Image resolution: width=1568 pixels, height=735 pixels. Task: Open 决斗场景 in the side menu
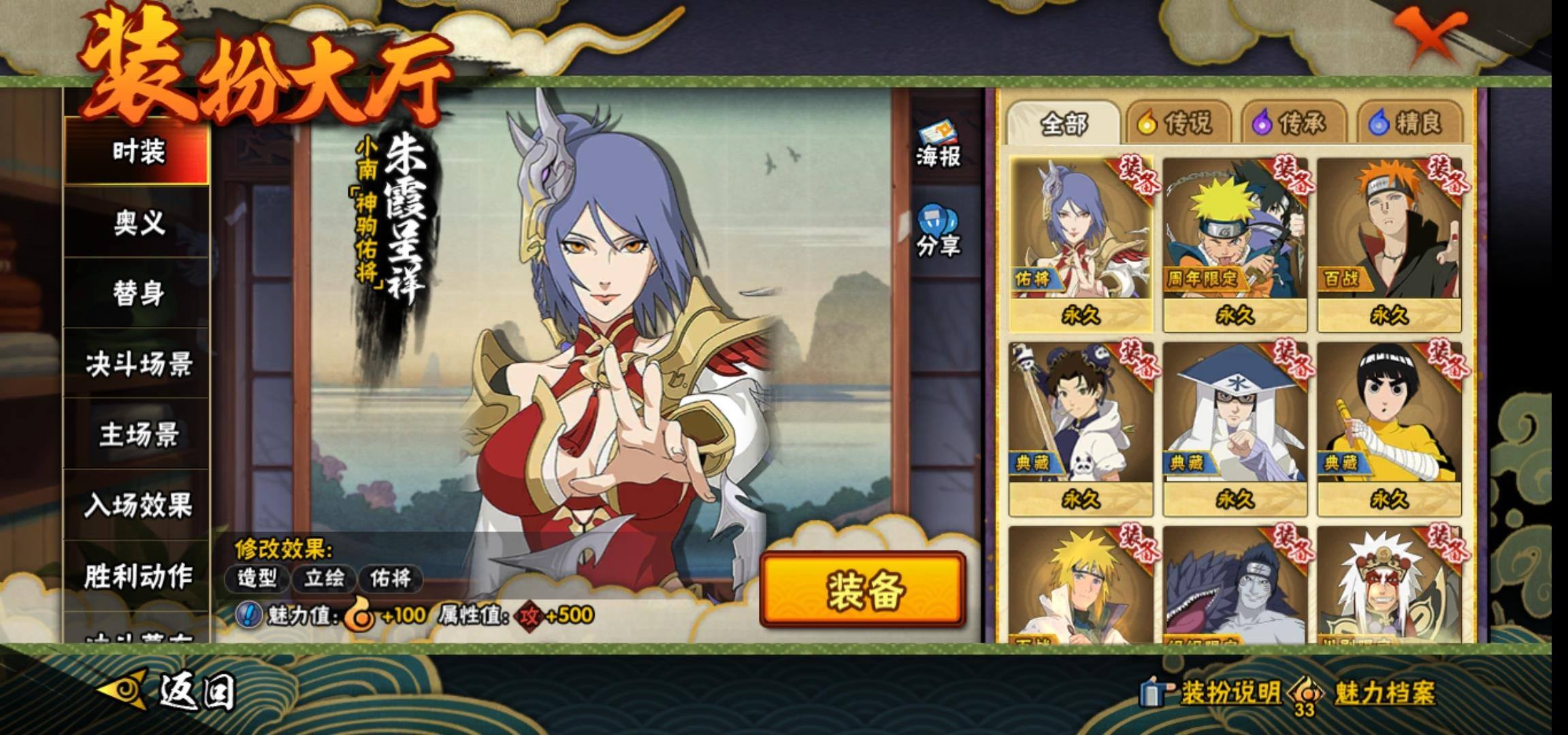click(x=137, y=364)
